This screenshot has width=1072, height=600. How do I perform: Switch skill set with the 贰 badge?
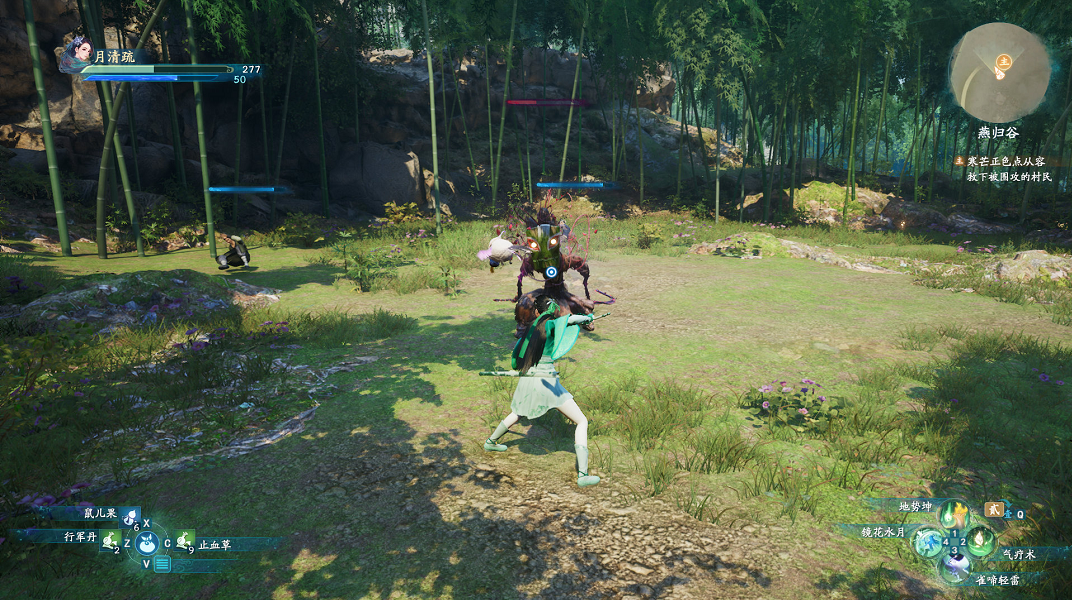coord(993,509)
